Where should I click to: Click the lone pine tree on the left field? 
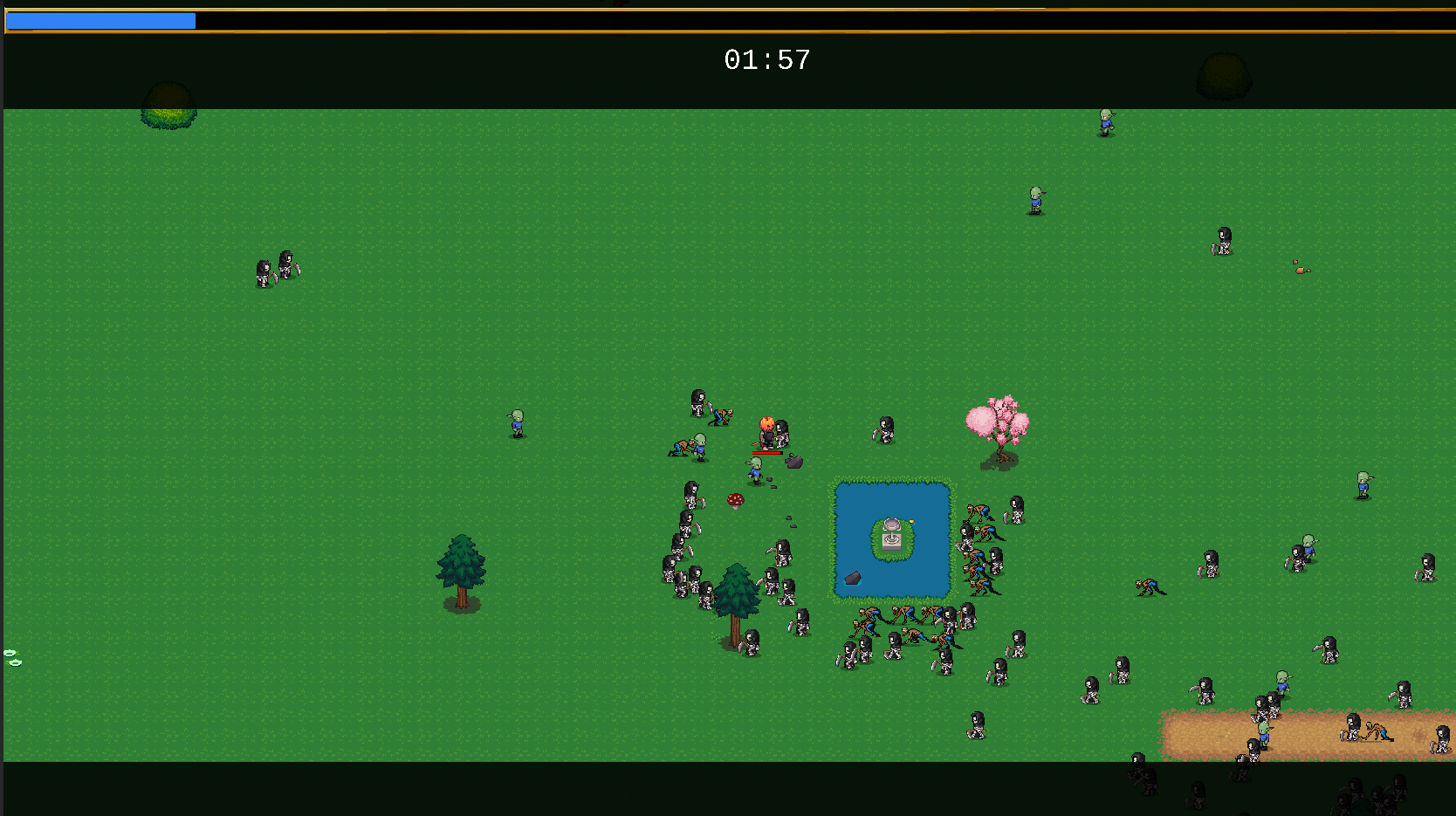pos(461,567)
